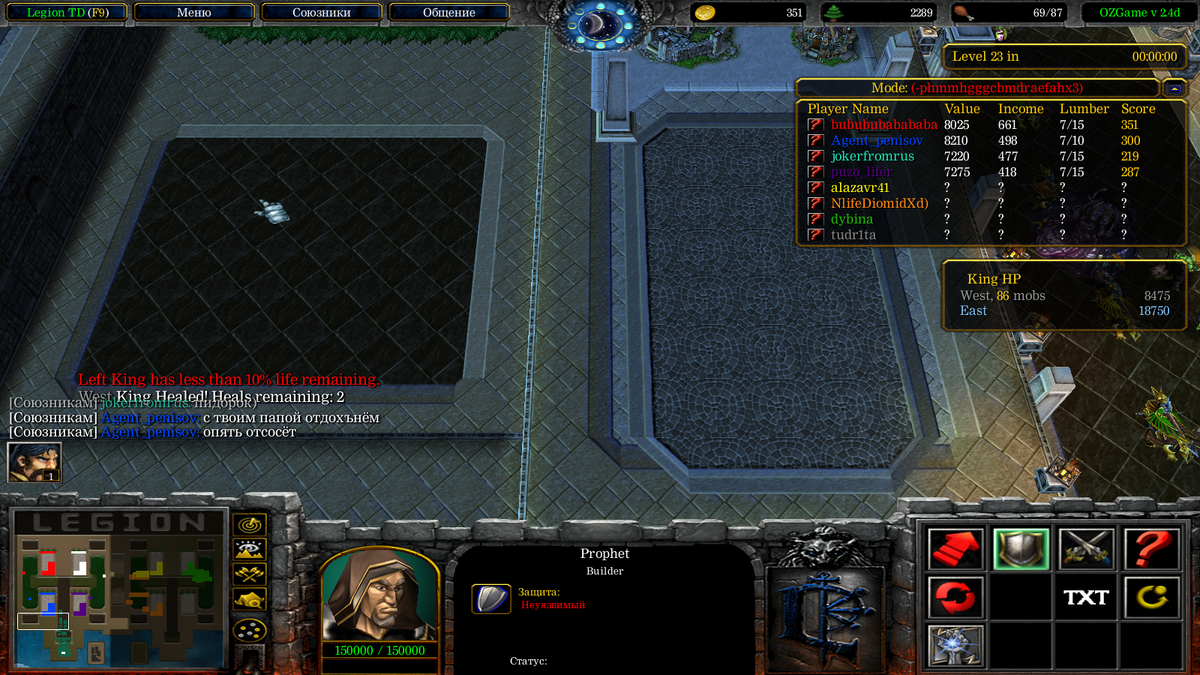Image resolution: width=1200 pixels, height=675 pixels.
Task: Select the green-highlighted shield command
Action: click(x=1021, y=549)
